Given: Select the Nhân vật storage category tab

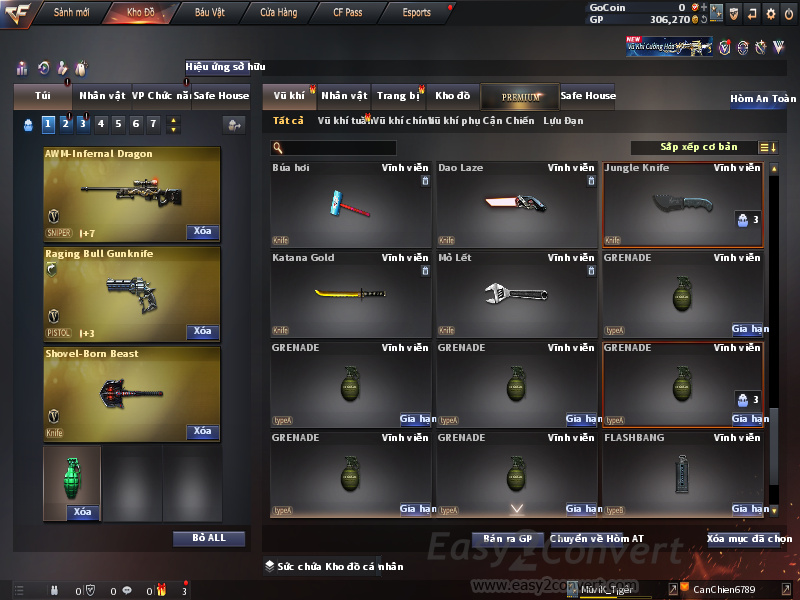Looking at the screenshot, I should 344,96.
